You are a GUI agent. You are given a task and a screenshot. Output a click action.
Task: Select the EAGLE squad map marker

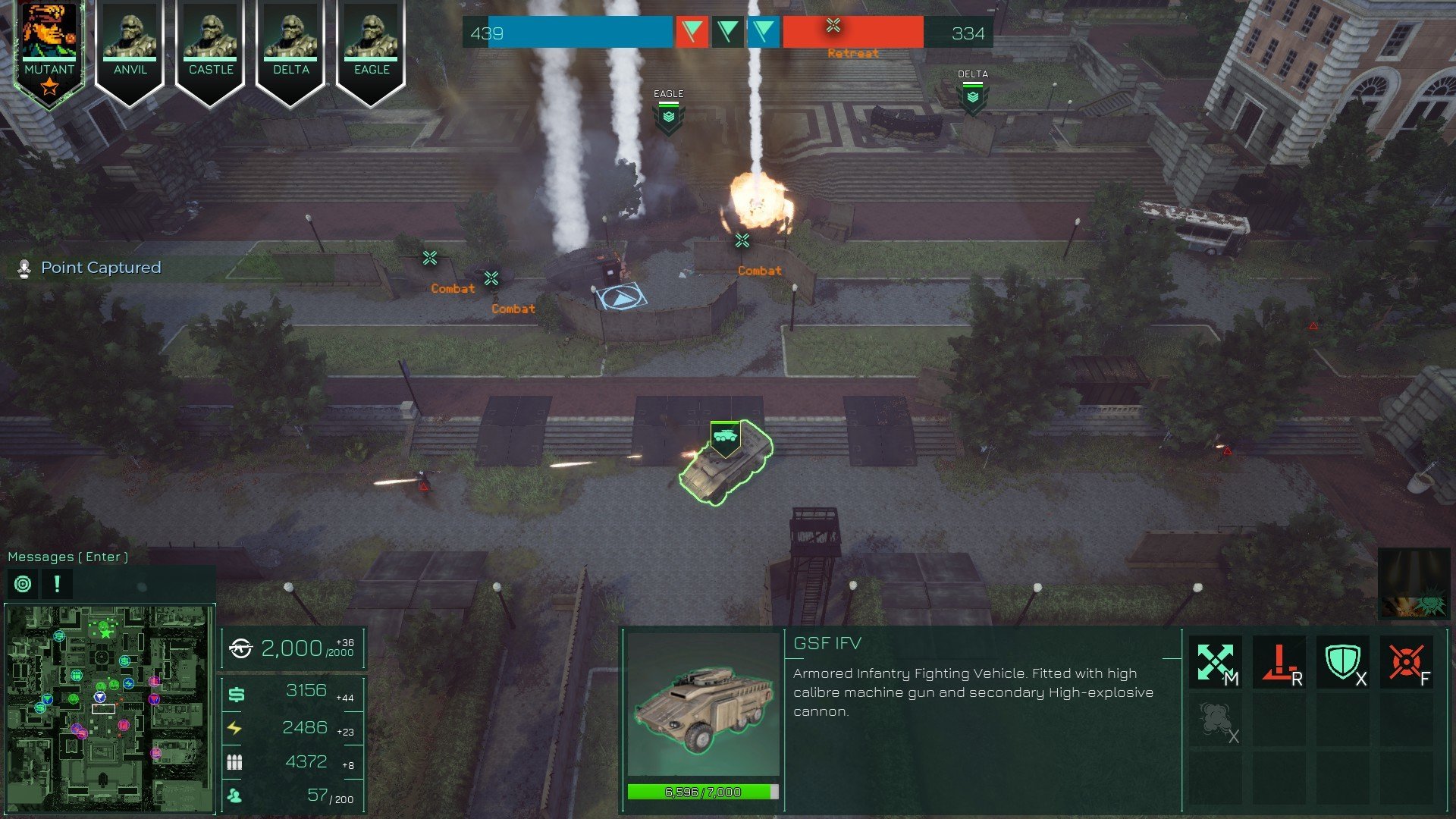(668, 118)
